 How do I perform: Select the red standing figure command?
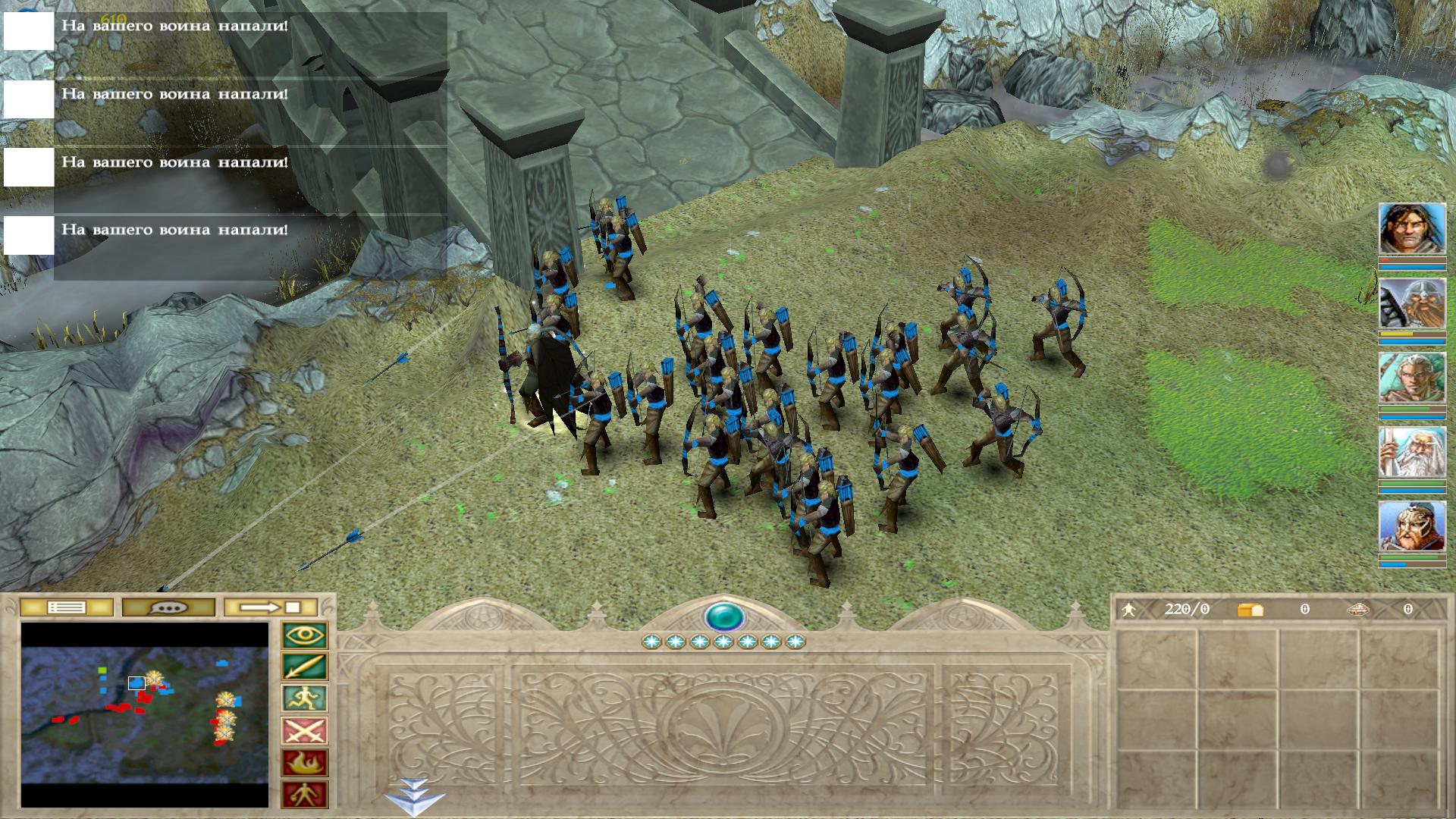(x=304, y=795)
